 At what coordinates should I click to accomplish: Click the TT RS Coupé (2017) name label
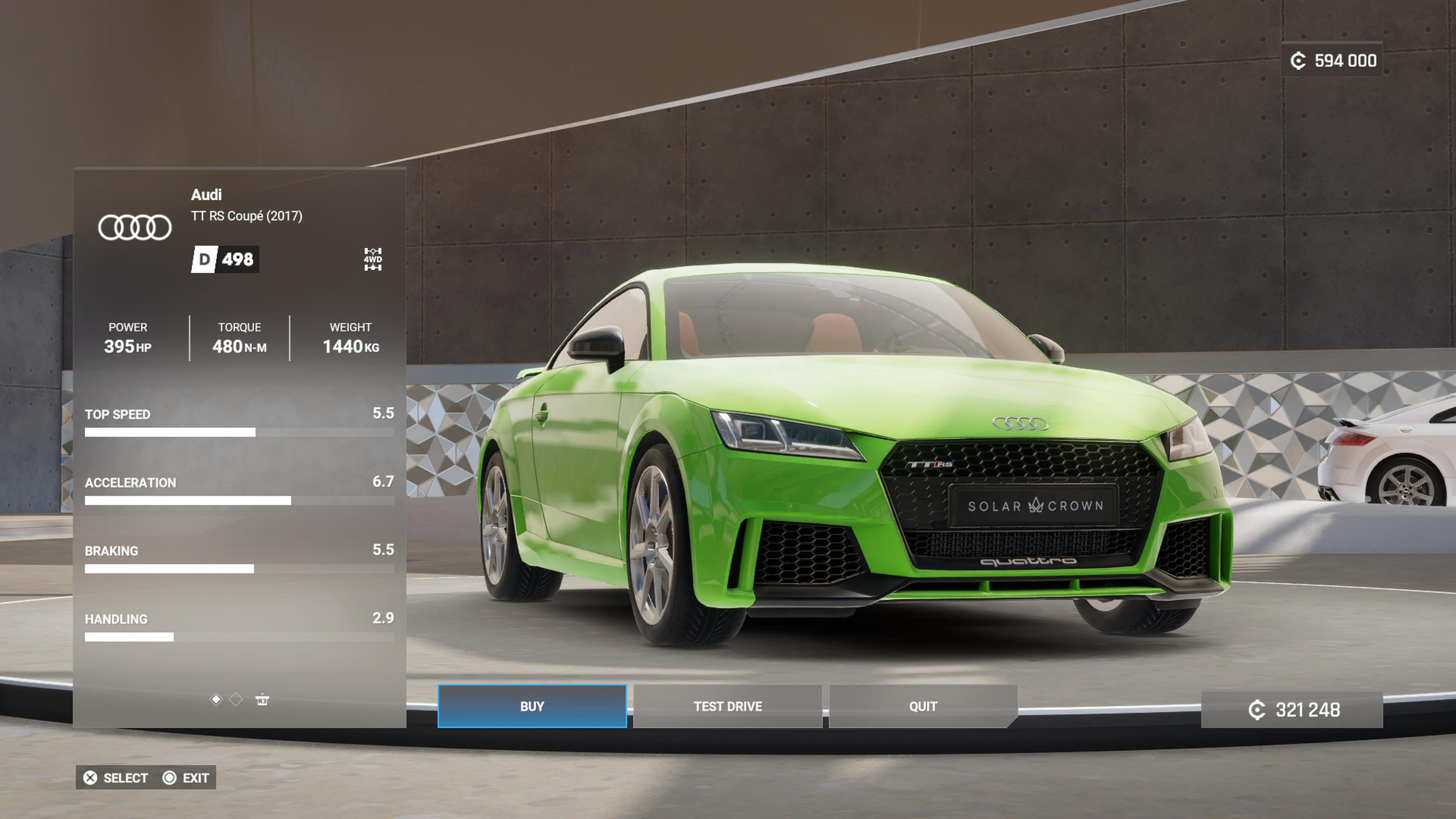[246, 216]
